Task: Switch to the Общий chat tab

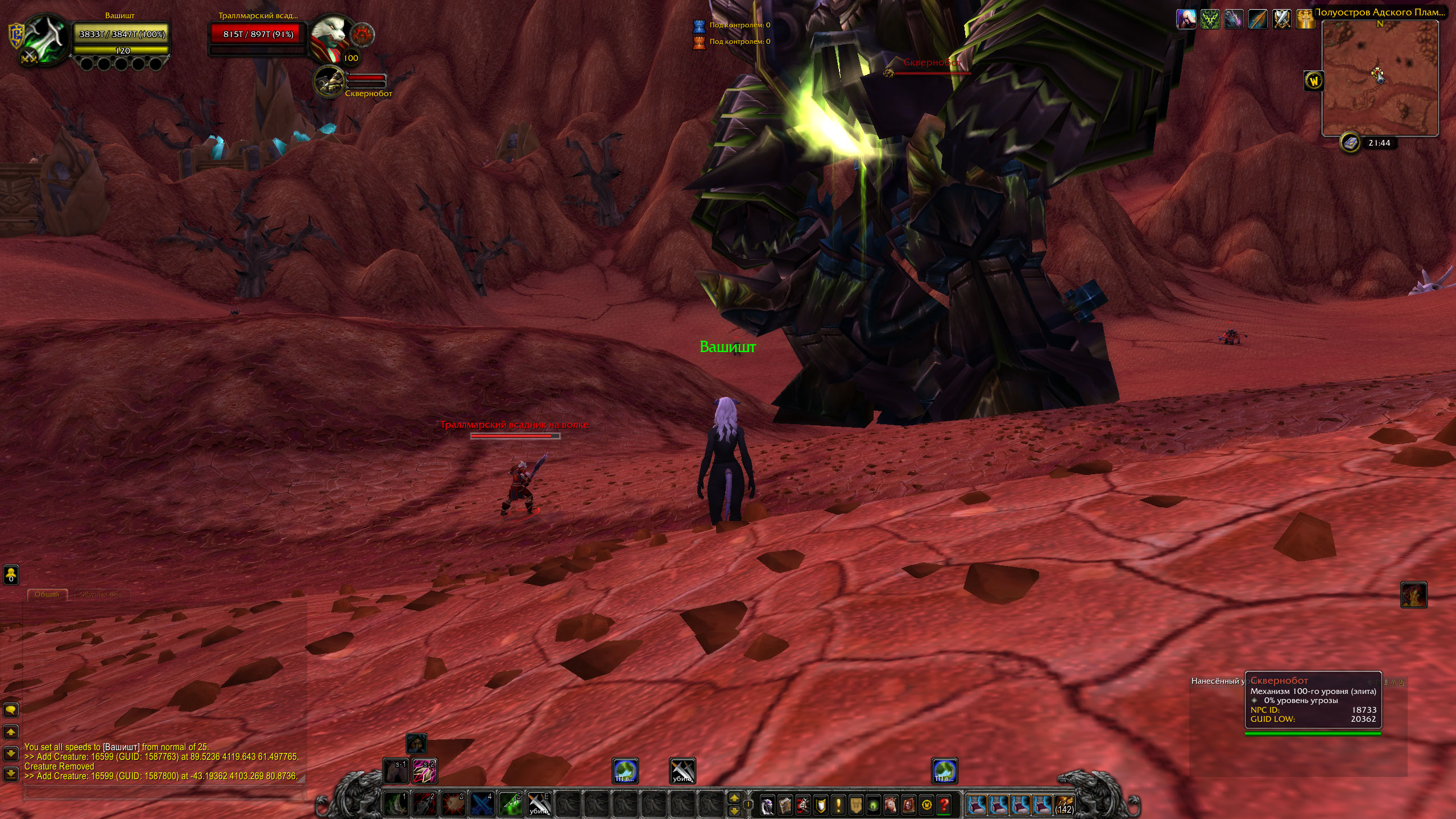Action: (x=47, y=594)
